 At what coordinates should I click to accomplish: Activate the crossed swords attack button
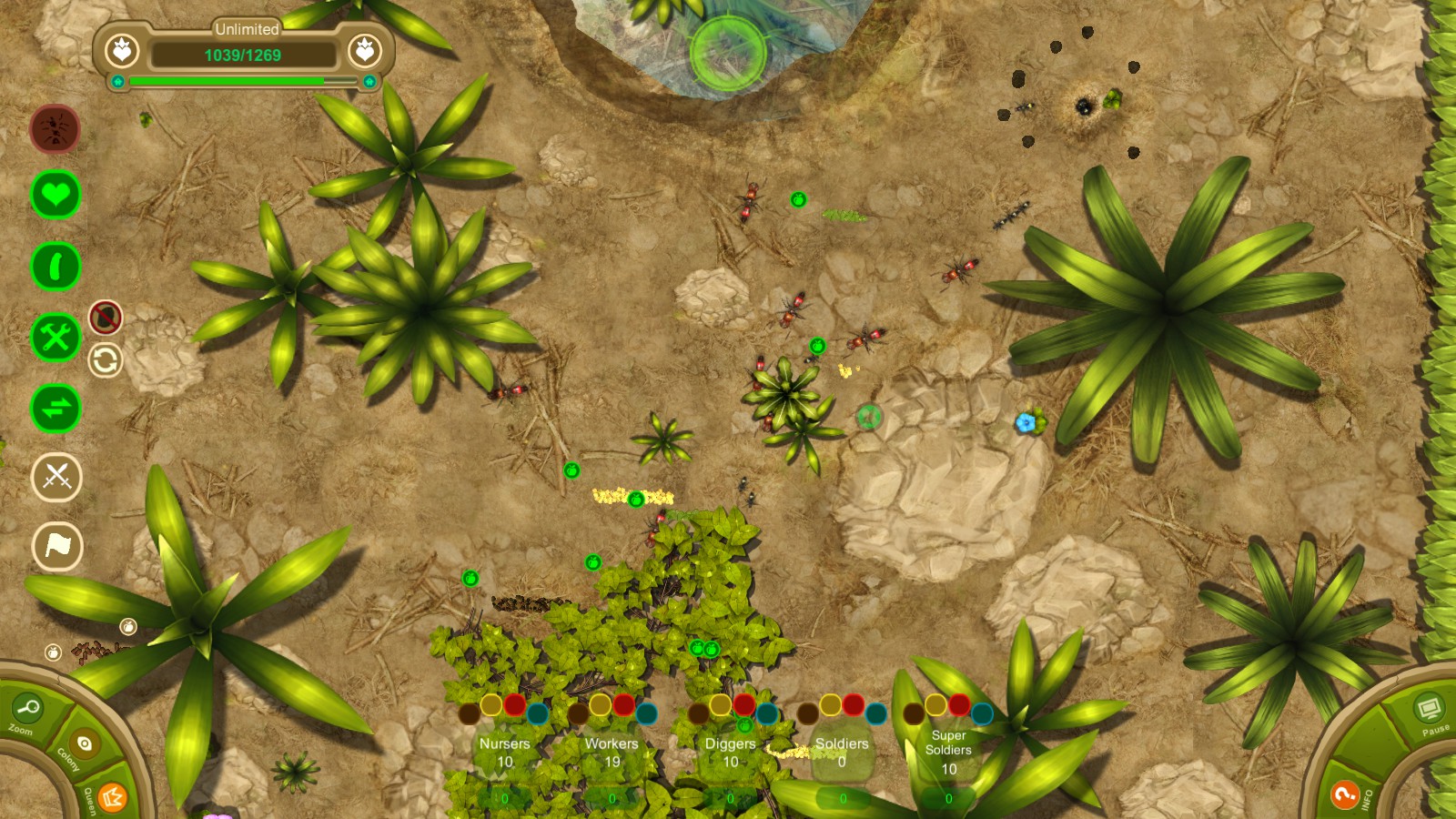56,476
